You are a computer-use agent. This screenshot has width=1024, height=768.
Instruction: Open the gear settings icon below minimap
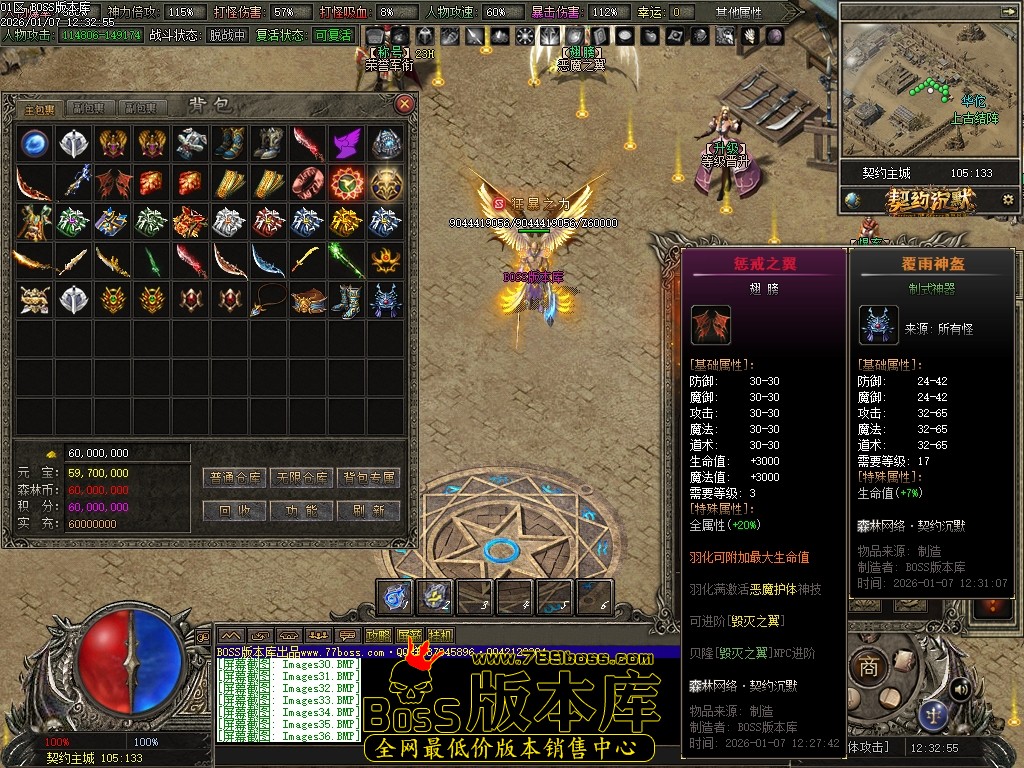1006,200
